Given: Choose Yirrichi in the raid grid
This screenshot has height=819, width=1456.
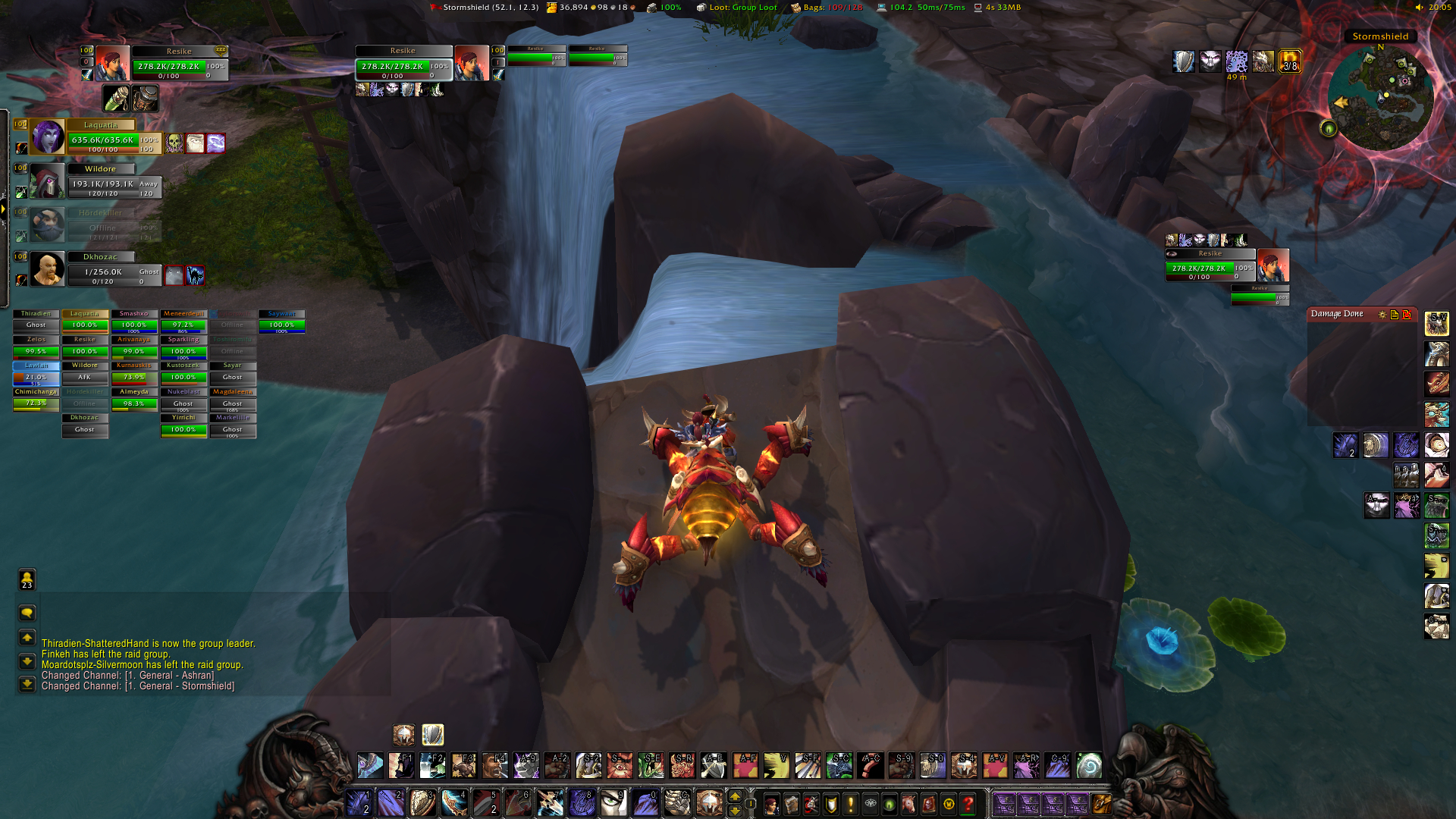Looking at the screenshot, I should (183, 424).
